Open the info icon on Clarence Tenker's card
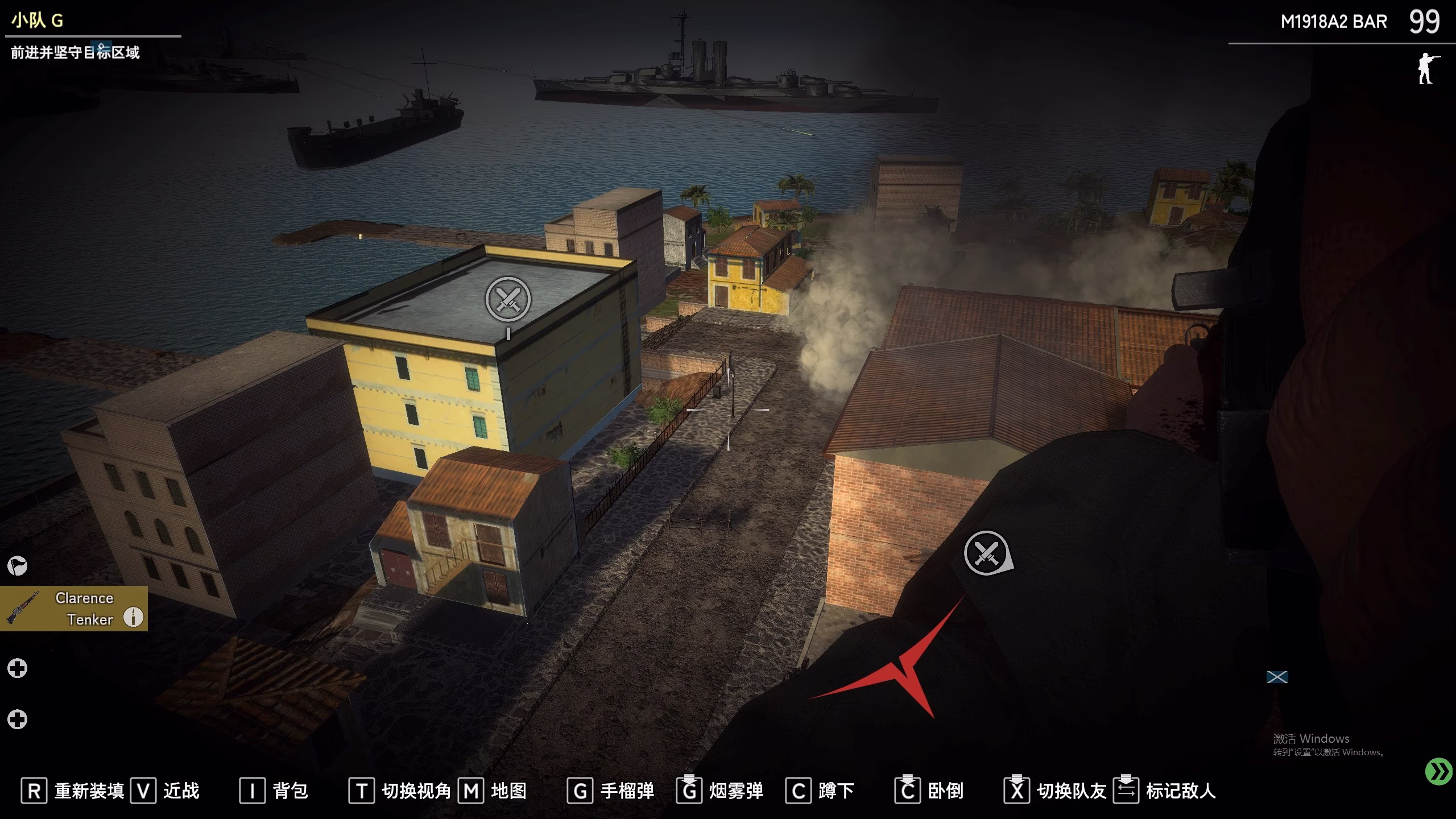1456x819 pixels. (134, 617)
